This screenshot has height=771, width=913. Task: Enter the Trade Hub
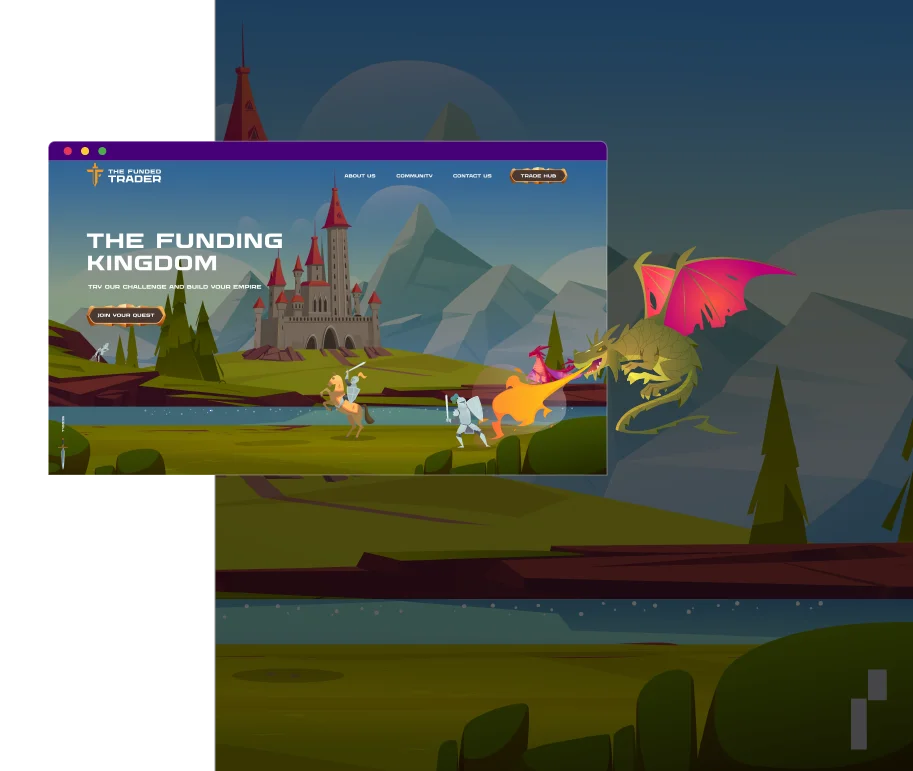click(538, 176)
